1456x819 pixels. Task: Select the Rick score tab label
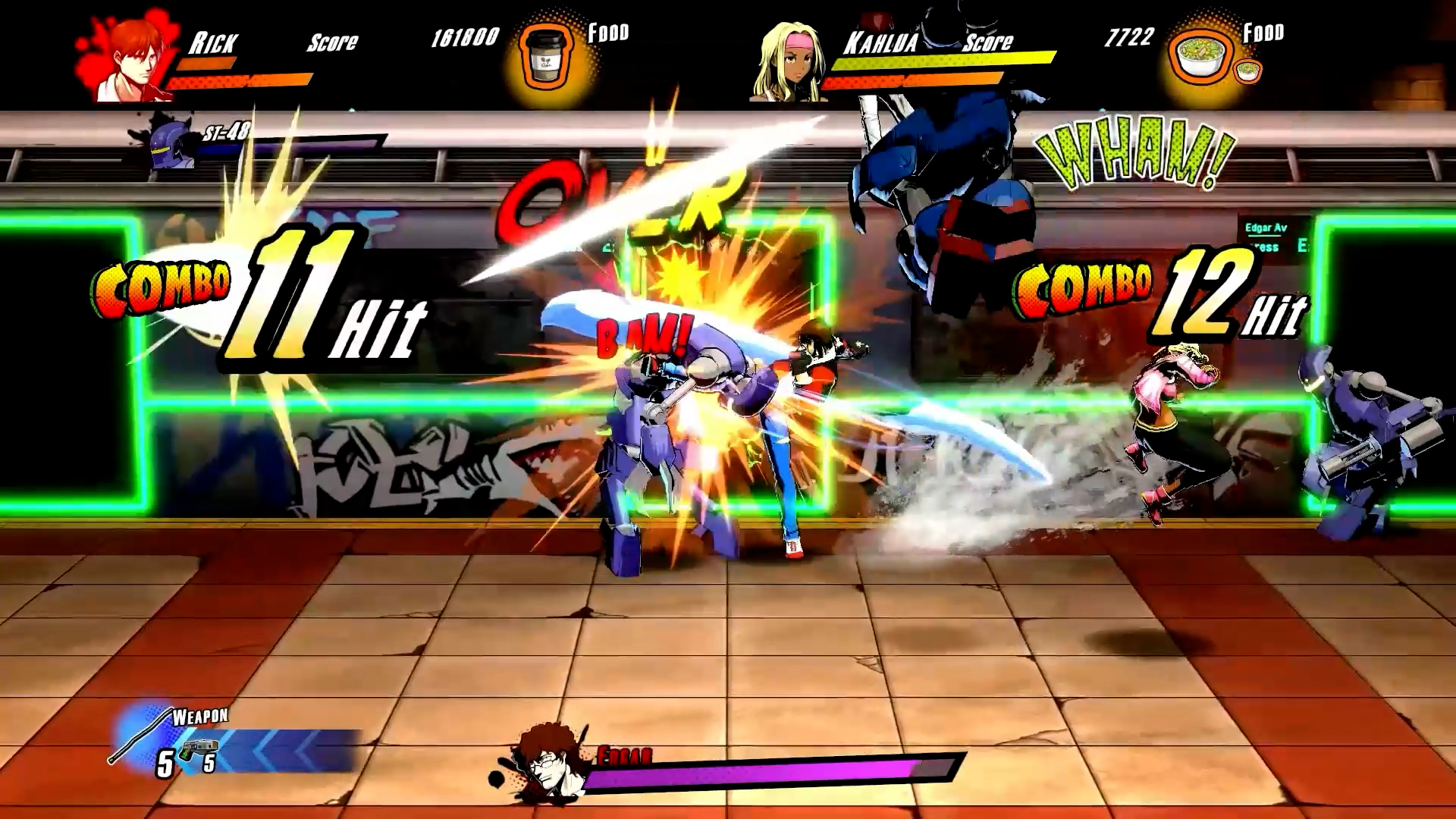point(331,42)
